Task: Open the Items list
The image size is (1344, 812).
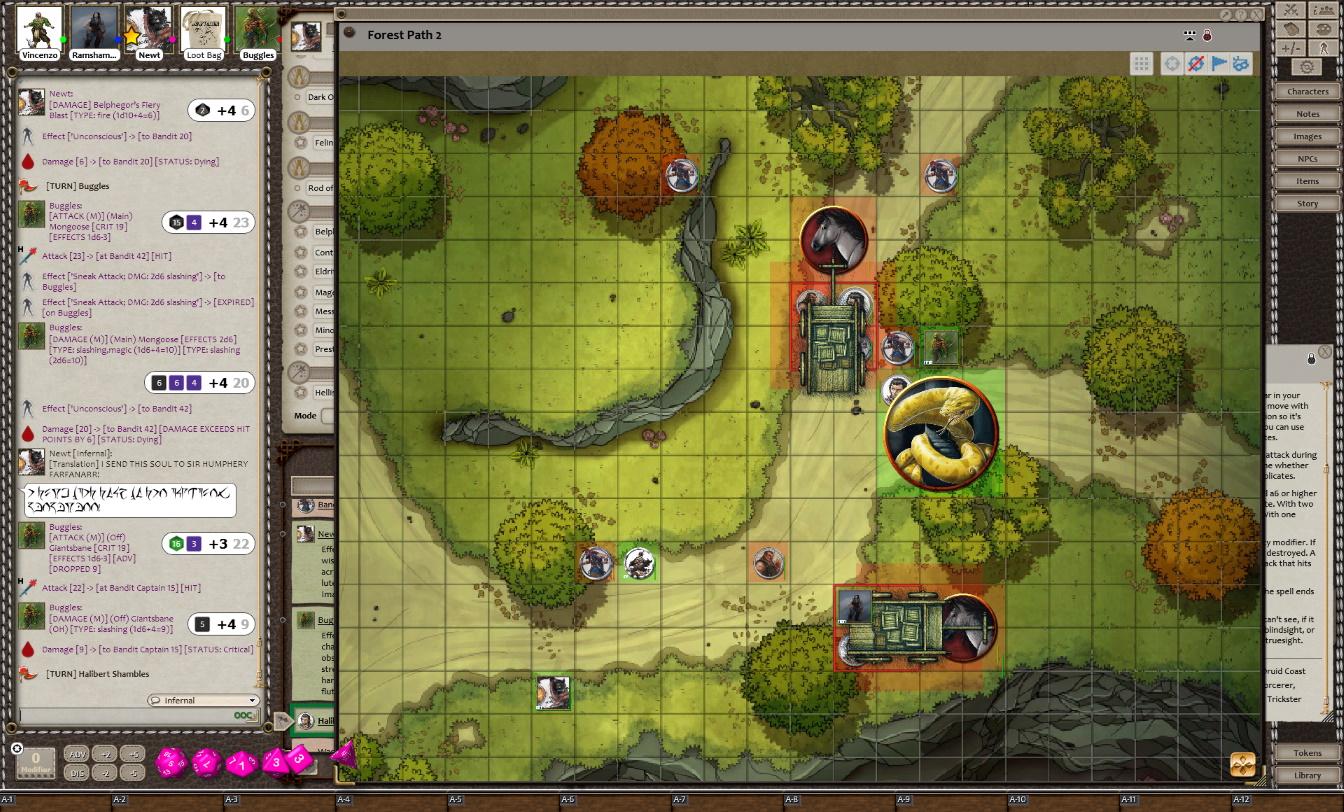Action: [x=1307, y=181]
